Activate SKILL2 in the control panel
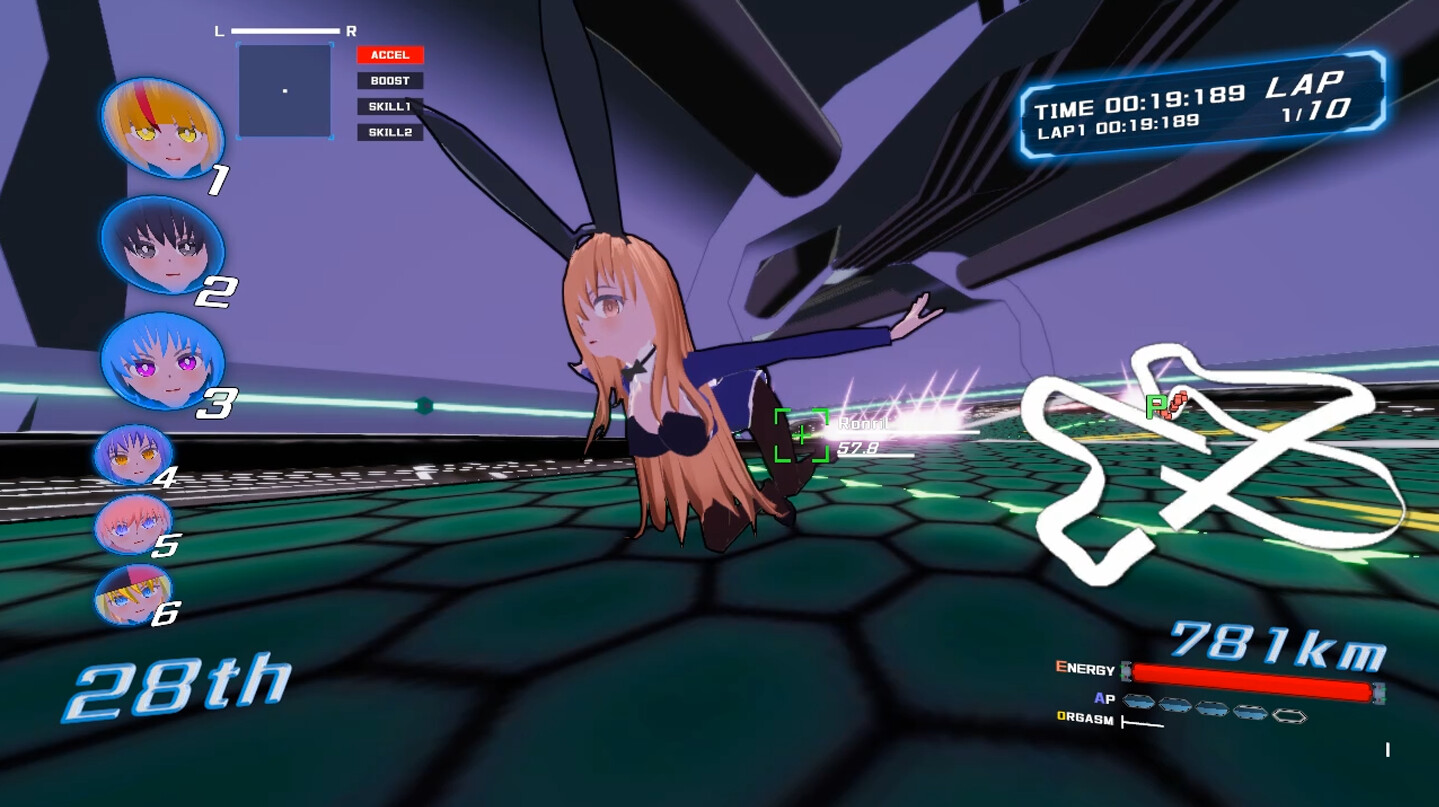The width and height of the screenshot is (1439, 807). tap(391, 131)
